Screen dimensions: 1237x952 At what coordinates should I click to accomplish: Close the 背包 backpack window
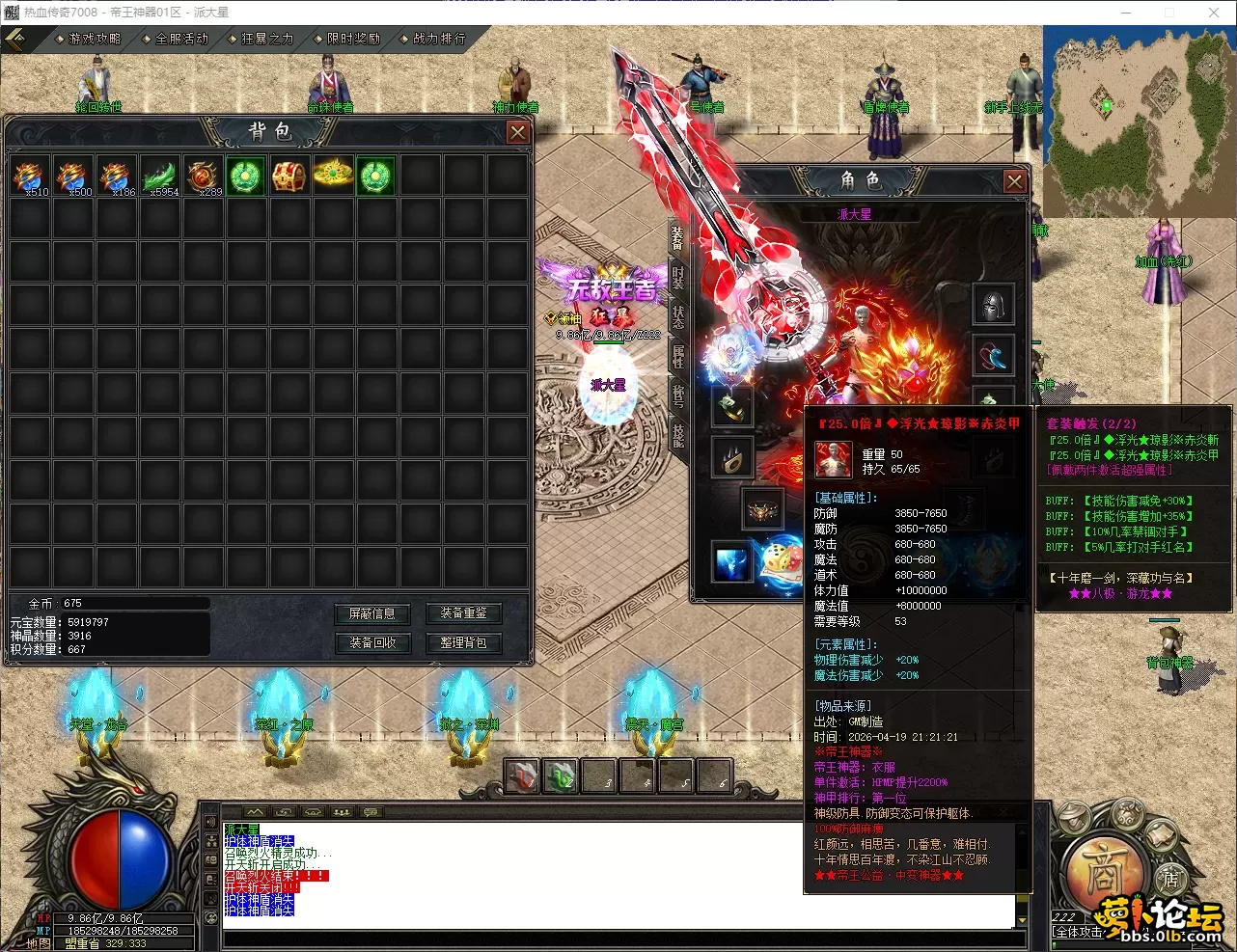(x=518, y=132)
